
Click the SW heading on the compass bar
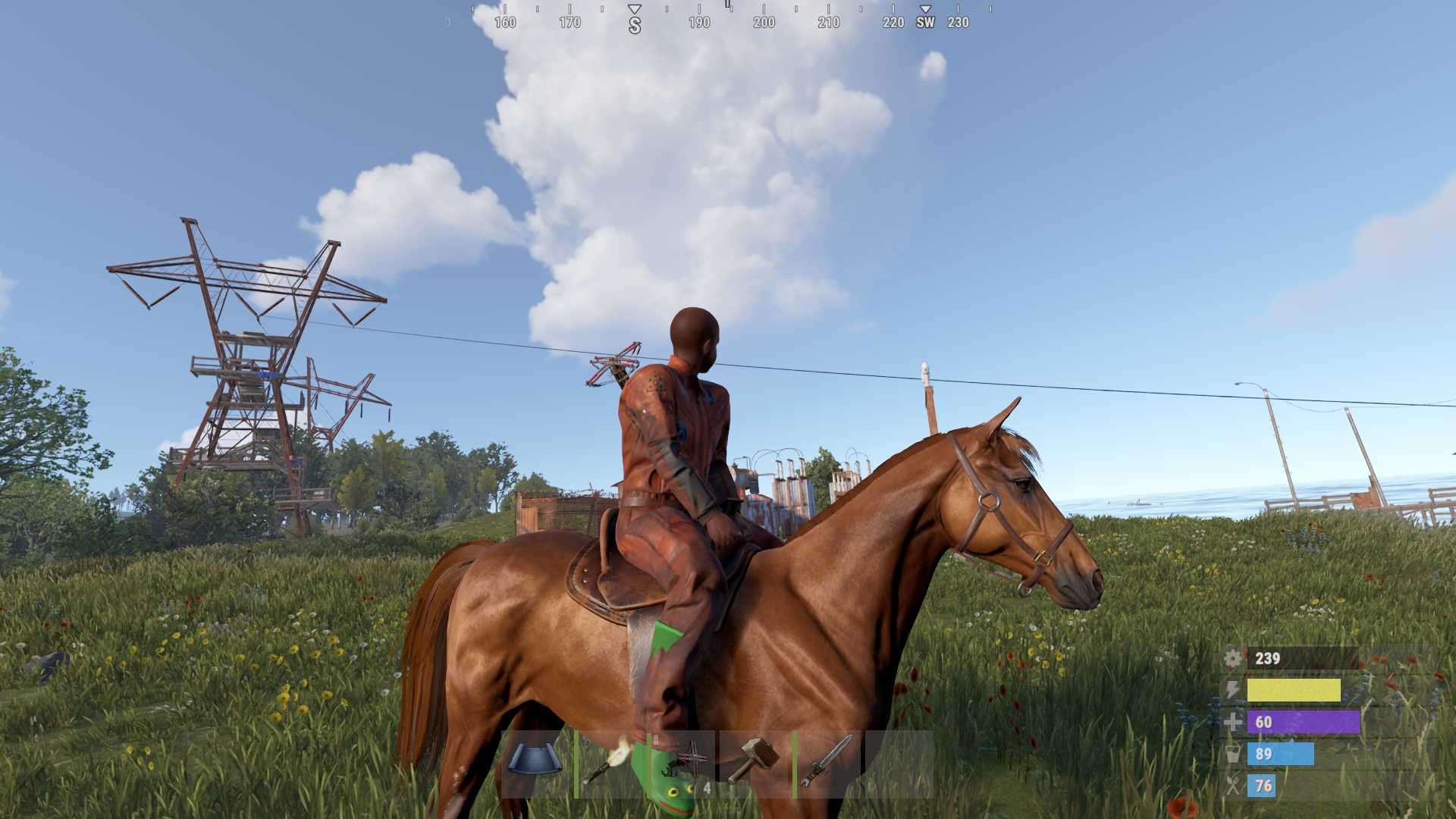pyautogui.click(x=925, y=22)
